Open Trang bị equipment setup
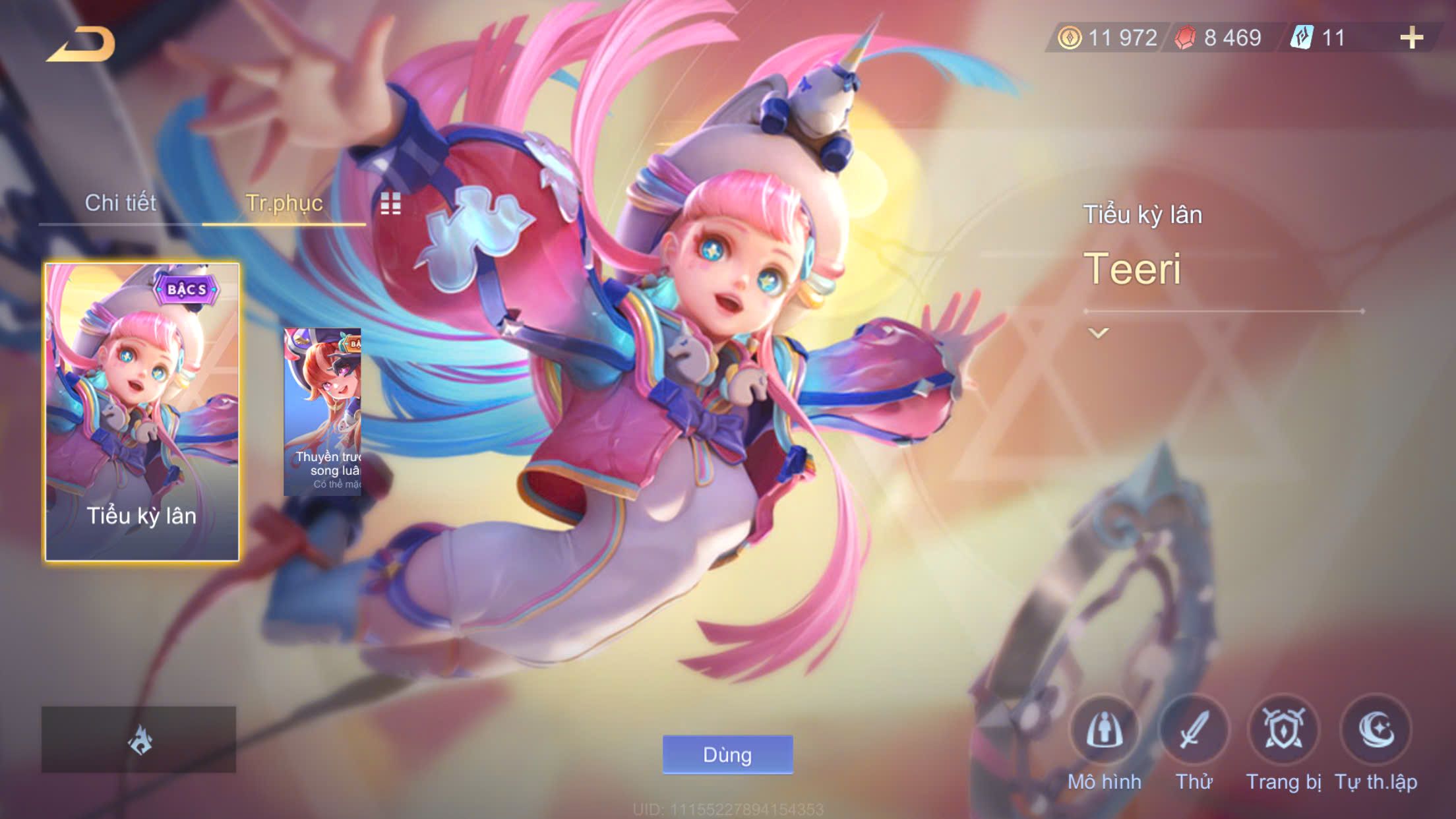 point(1283,732)
